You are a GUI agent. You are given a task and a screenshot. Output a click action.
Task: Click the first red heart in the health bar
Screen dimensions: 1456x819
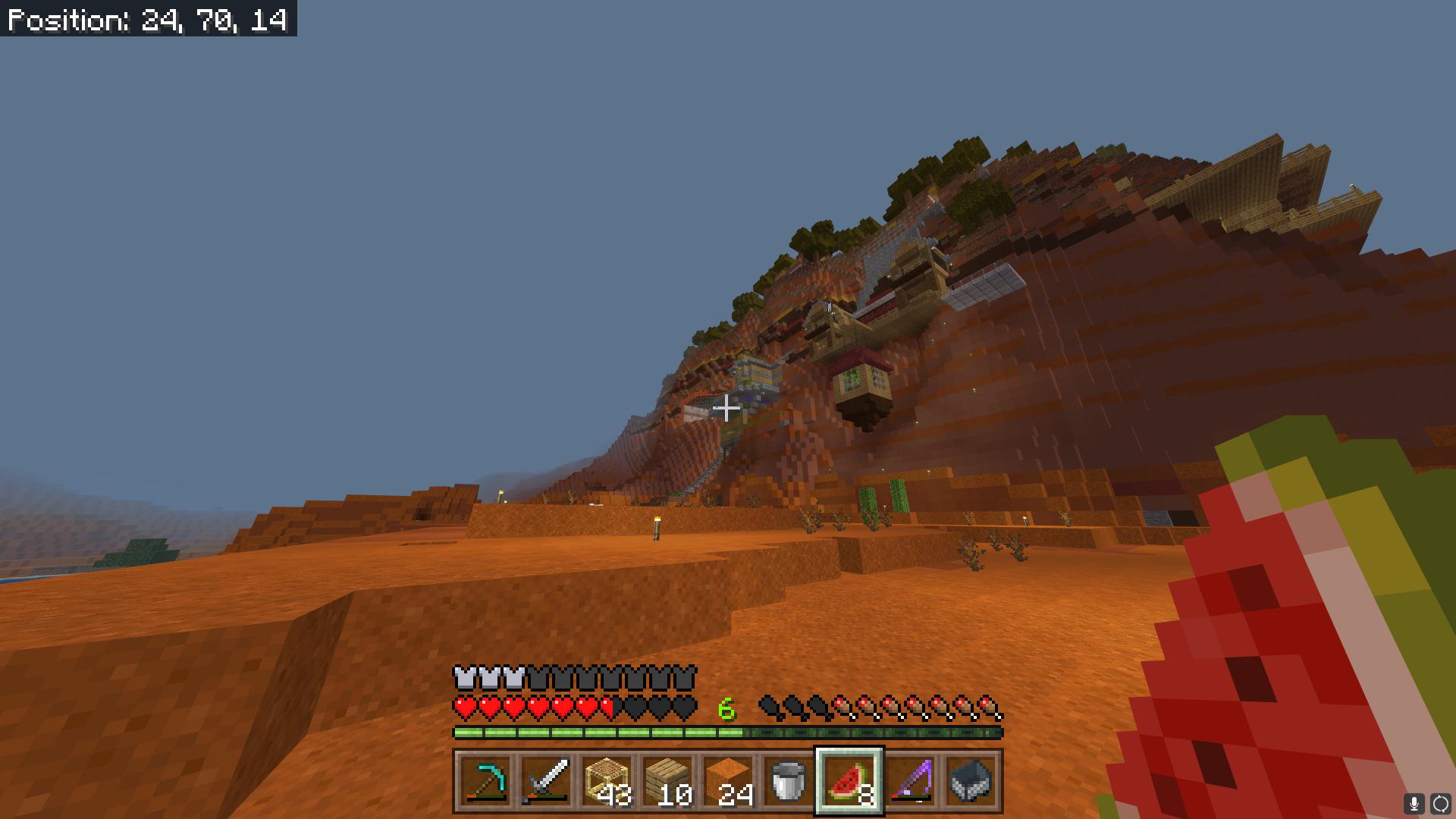tap(463, 707)
